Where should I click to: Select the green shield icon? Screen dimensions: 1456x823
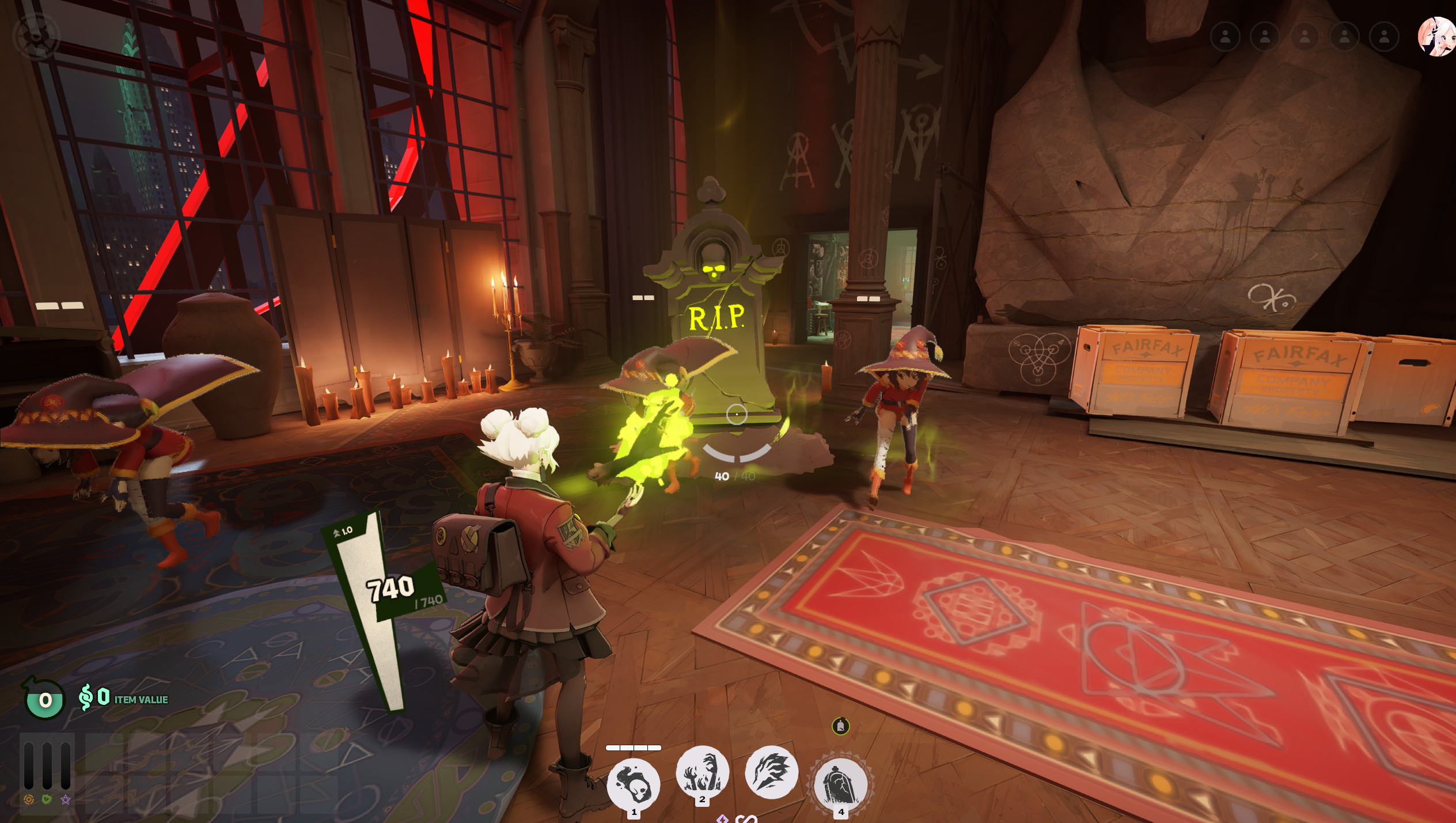pos(47,799)
